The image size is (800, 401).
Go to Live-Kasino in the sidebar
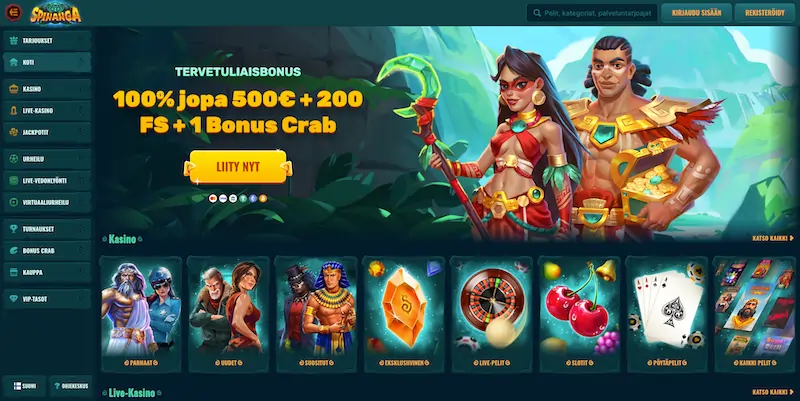47,110
